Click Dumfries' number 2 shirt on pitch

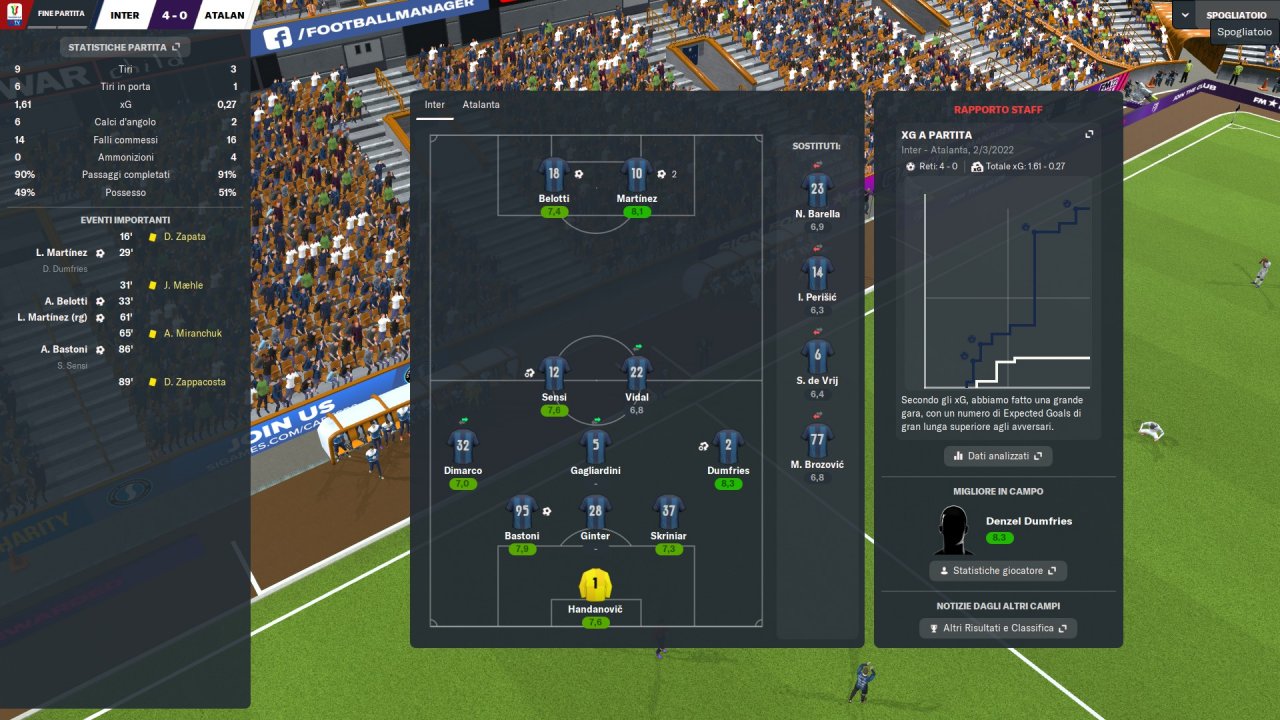(x=727, y=446)
